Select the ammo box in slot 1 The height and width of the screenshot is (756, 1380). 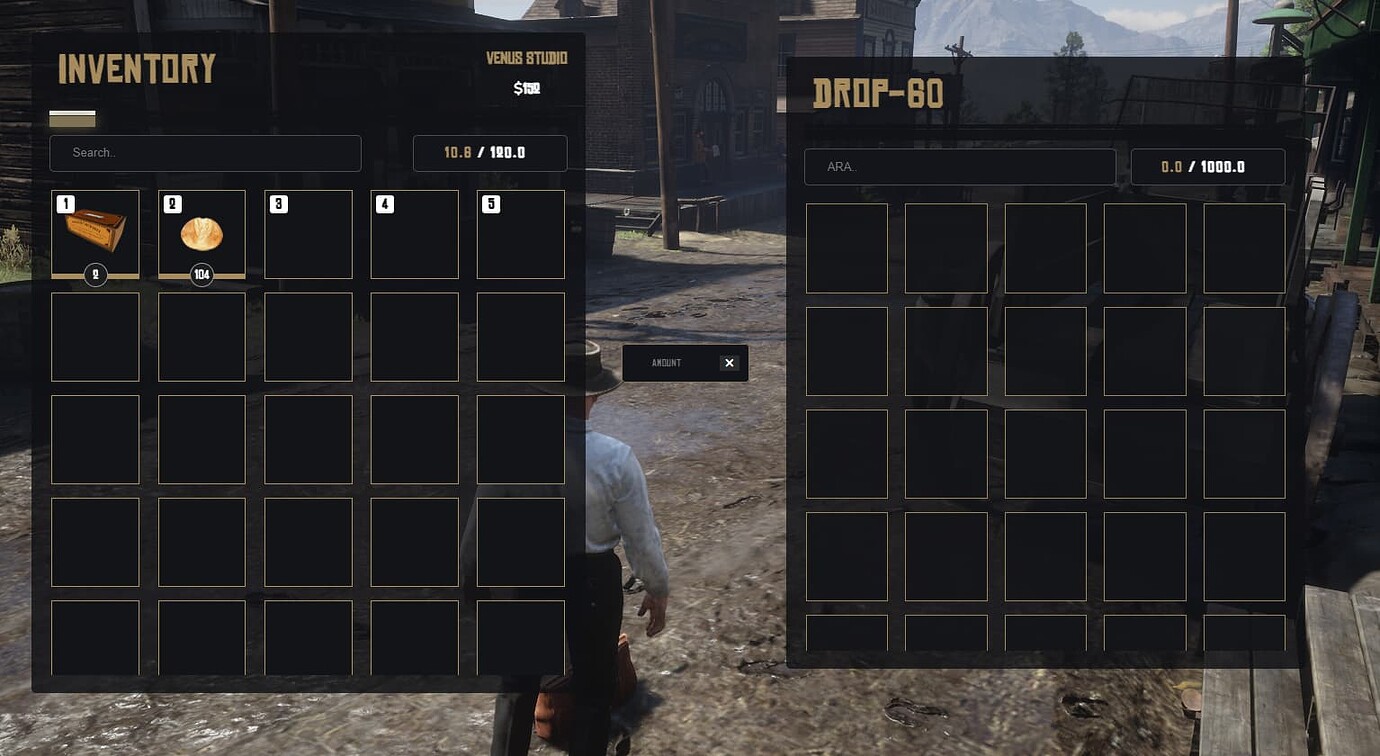coord(95,234)
